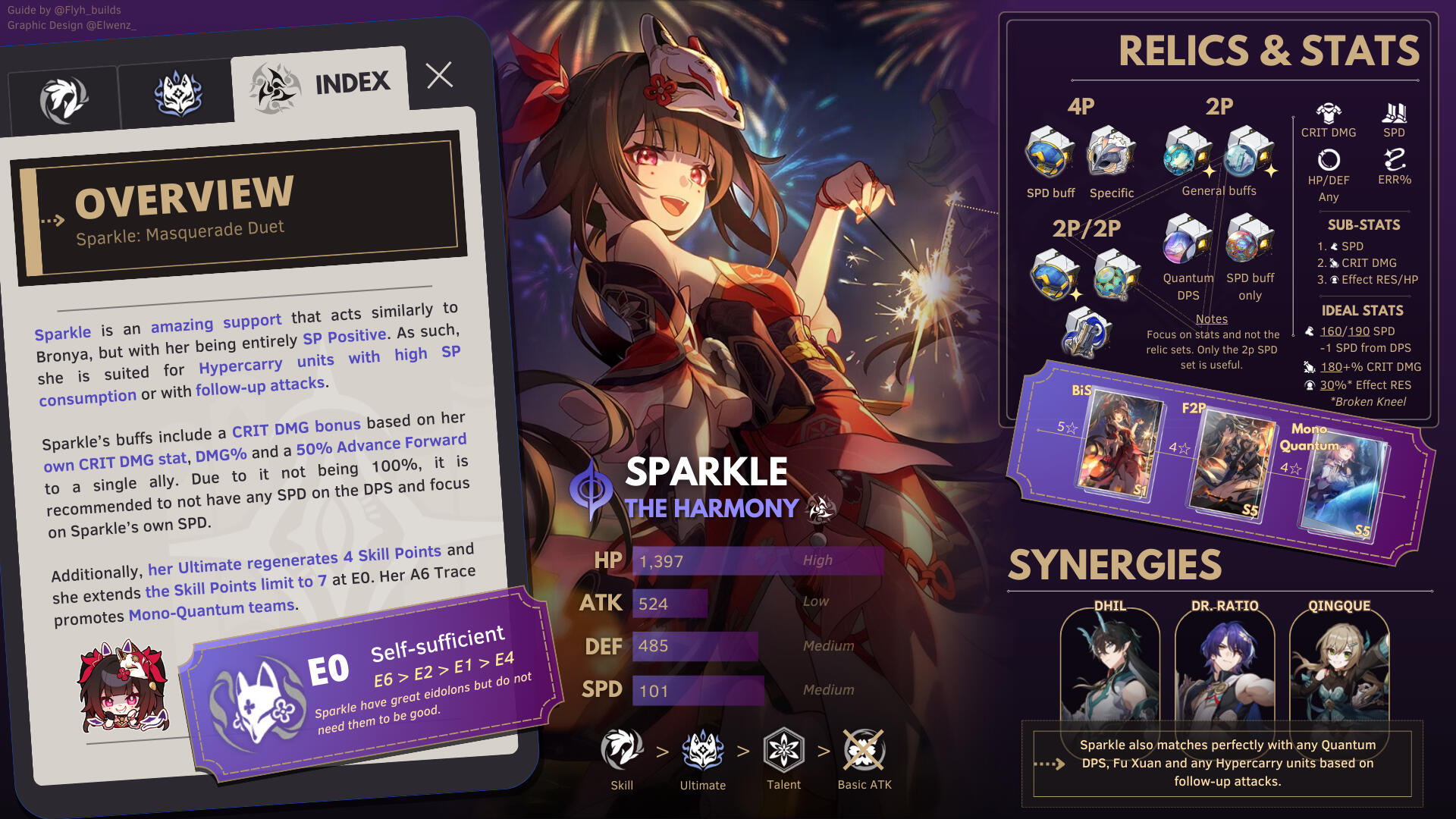The width and height of the screenshot is (1456, 819).
Task: Select the swirl icon tab
Action: point(64,99)
